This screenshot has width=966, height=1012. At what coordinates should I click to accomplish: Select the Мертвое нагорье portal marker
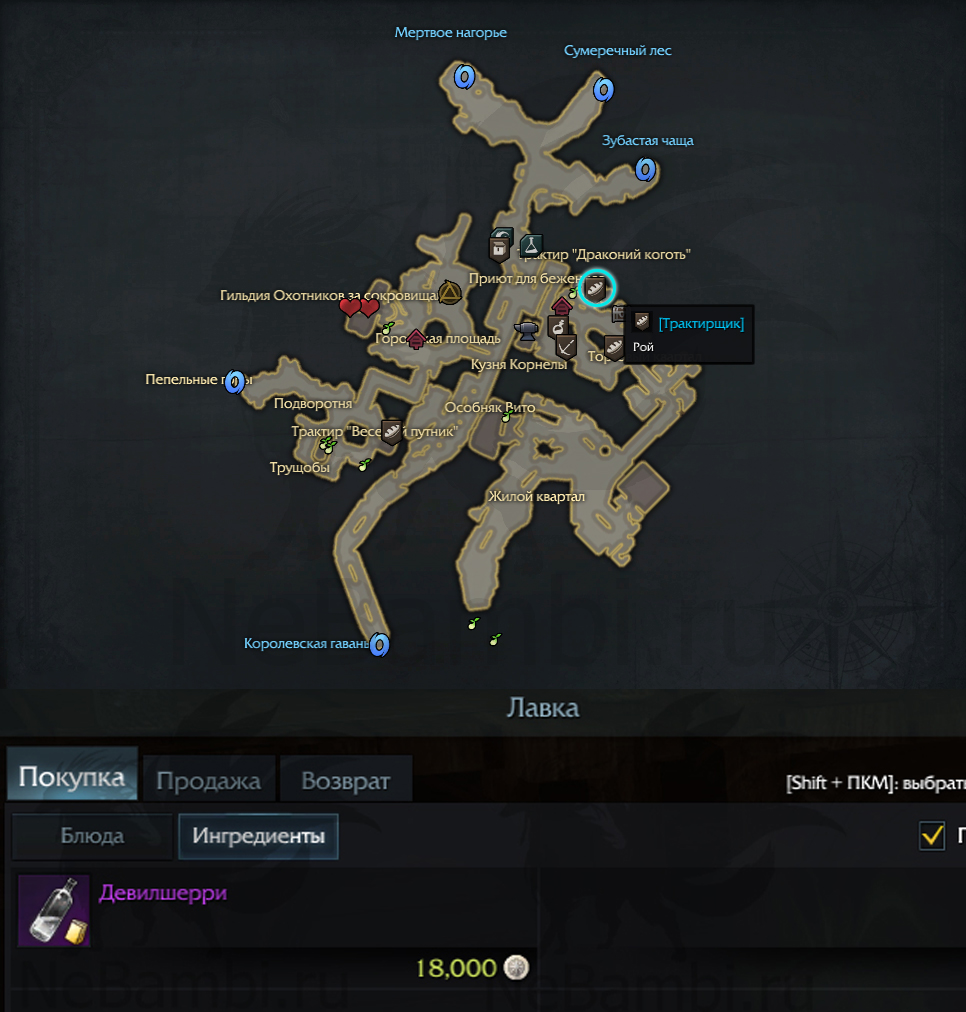463,76
